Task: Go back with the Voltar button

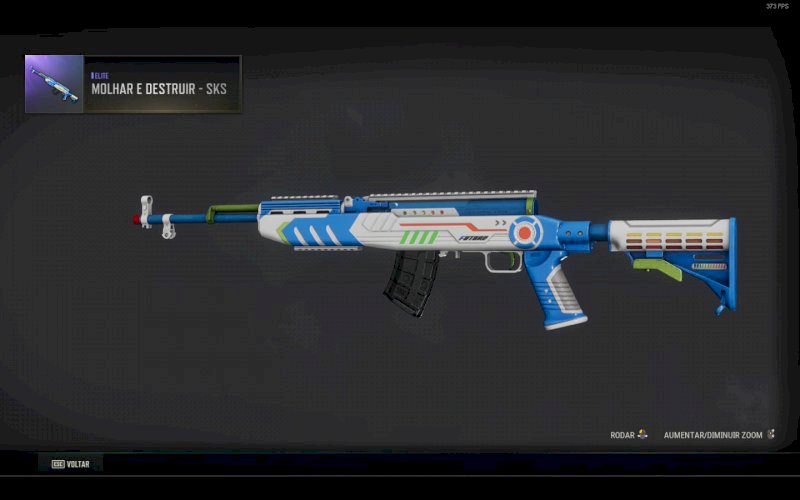Action: (x=71, y=464)
